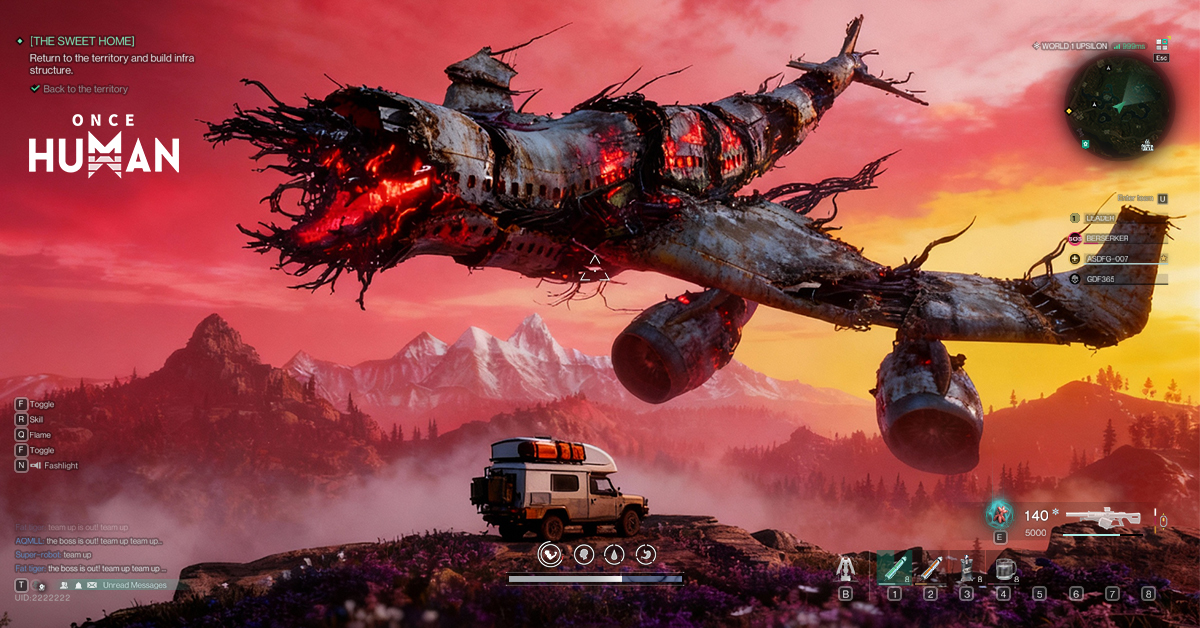The image size is (1200, 628).
Task: Select the green syringe hotbar slot
Action: coord(894,568)
